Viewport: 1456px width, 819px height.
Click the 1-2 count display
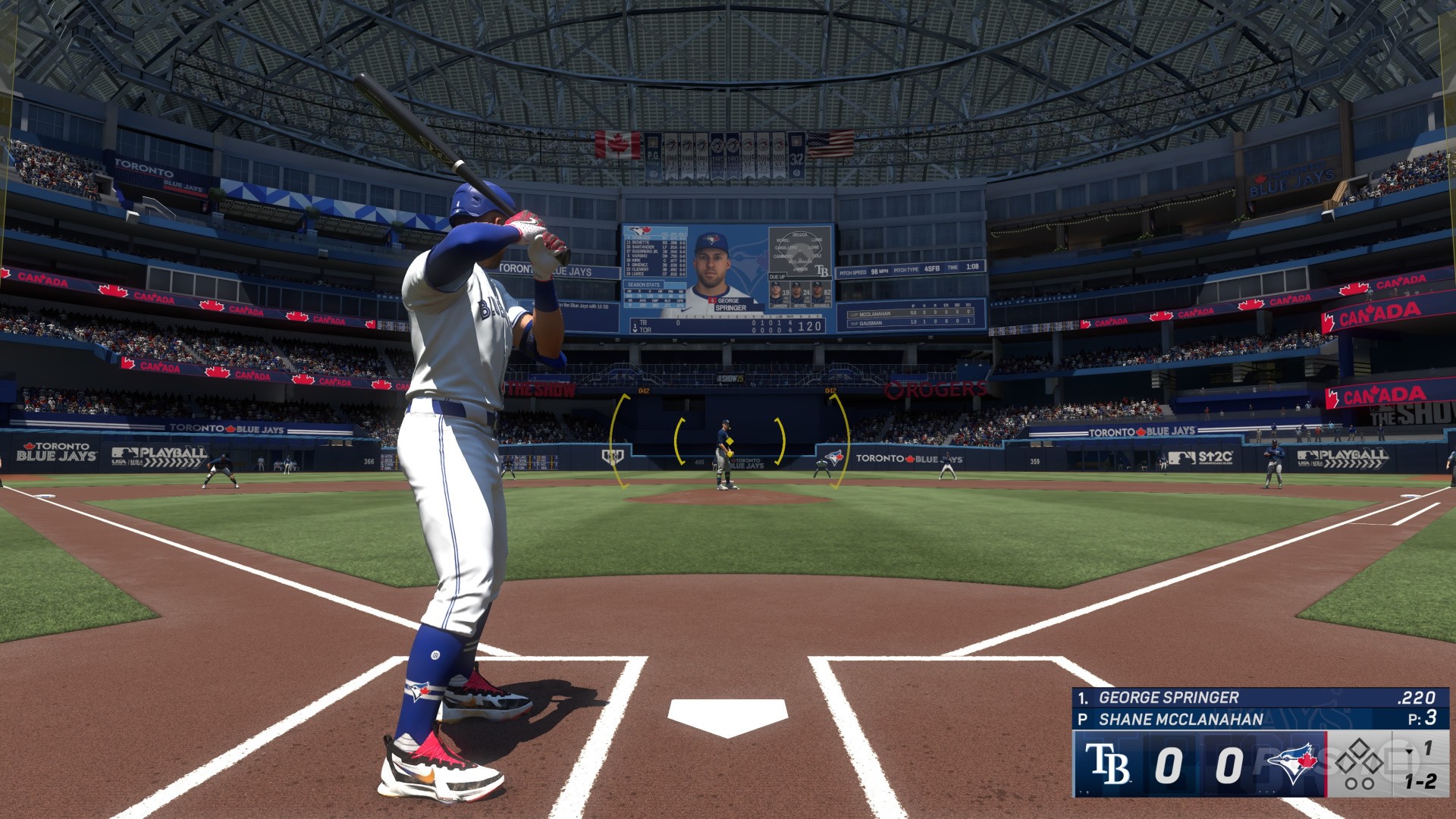pos(1422,782)
